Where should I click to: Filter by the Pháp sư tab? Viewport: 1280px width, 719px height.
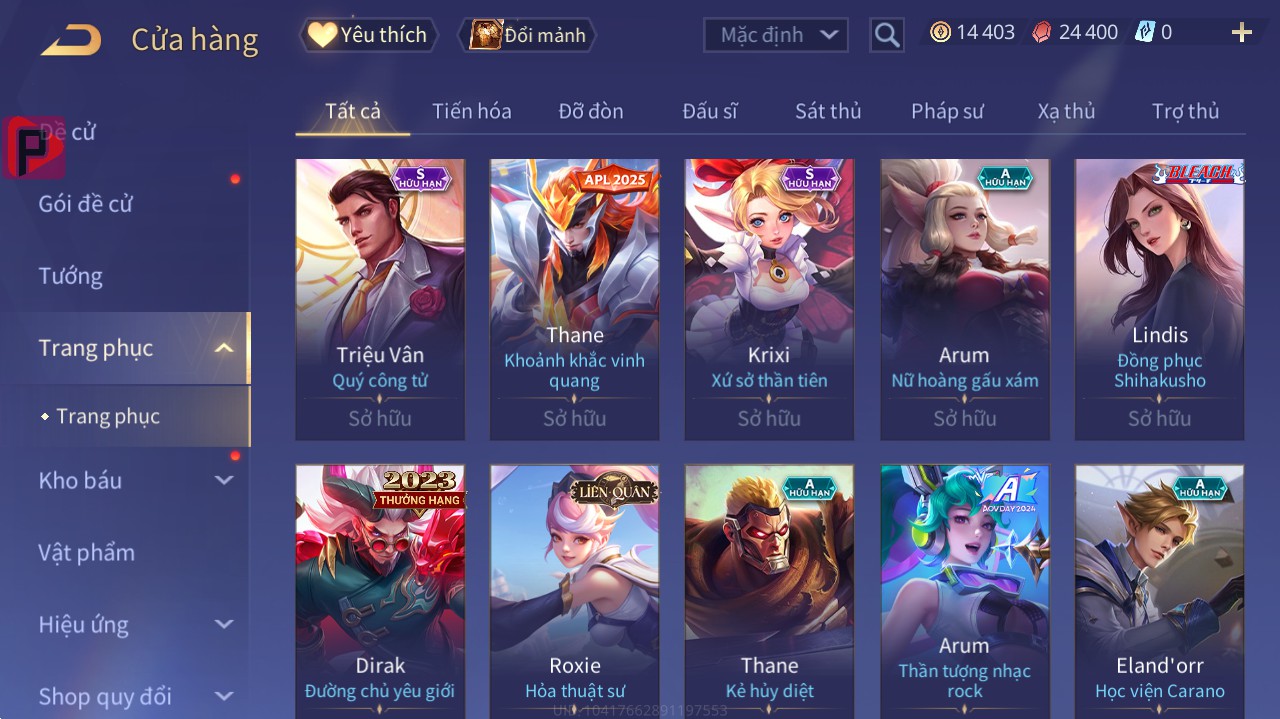tap(947, 111)
